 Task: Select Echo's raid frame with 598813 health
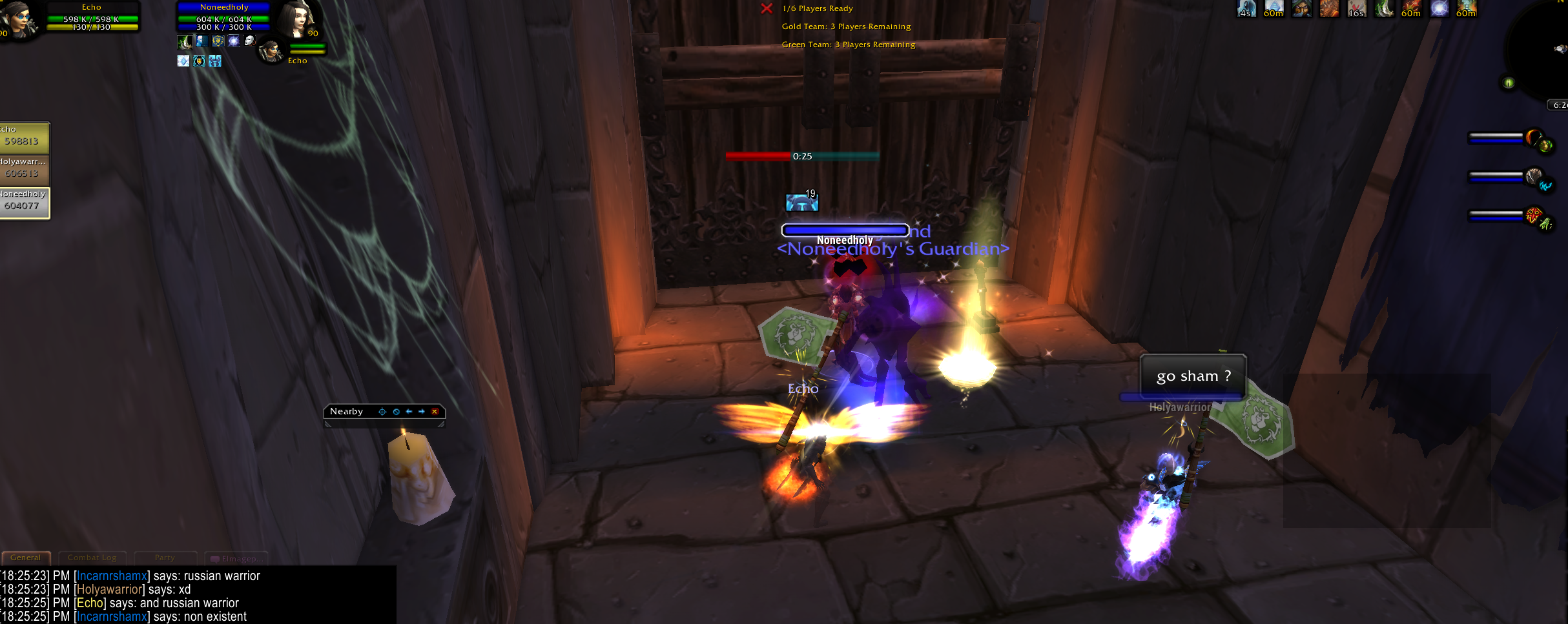point(23,137)
